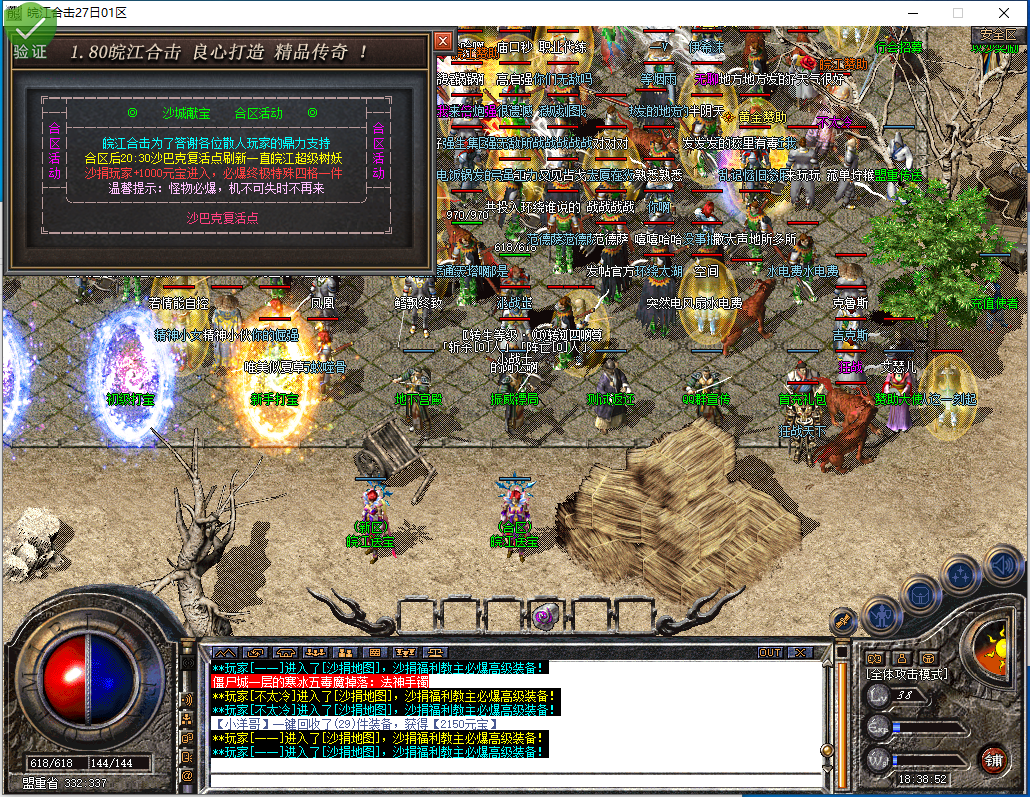Select the @ chat channel icon
This screenshot has height=797, width=1030.
[x=187, y=775]
